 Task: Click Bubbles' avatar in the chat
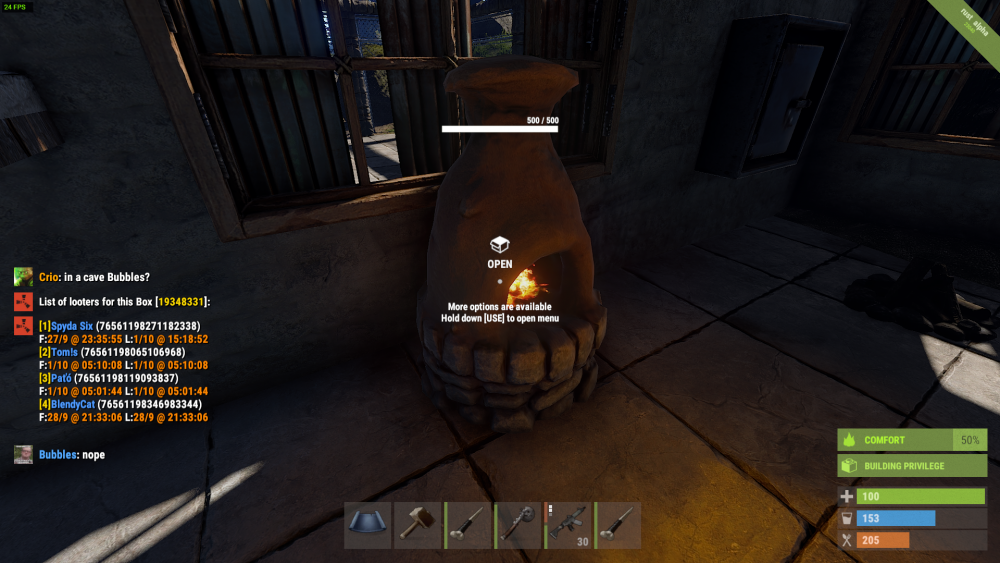click(x=23, y=455)
